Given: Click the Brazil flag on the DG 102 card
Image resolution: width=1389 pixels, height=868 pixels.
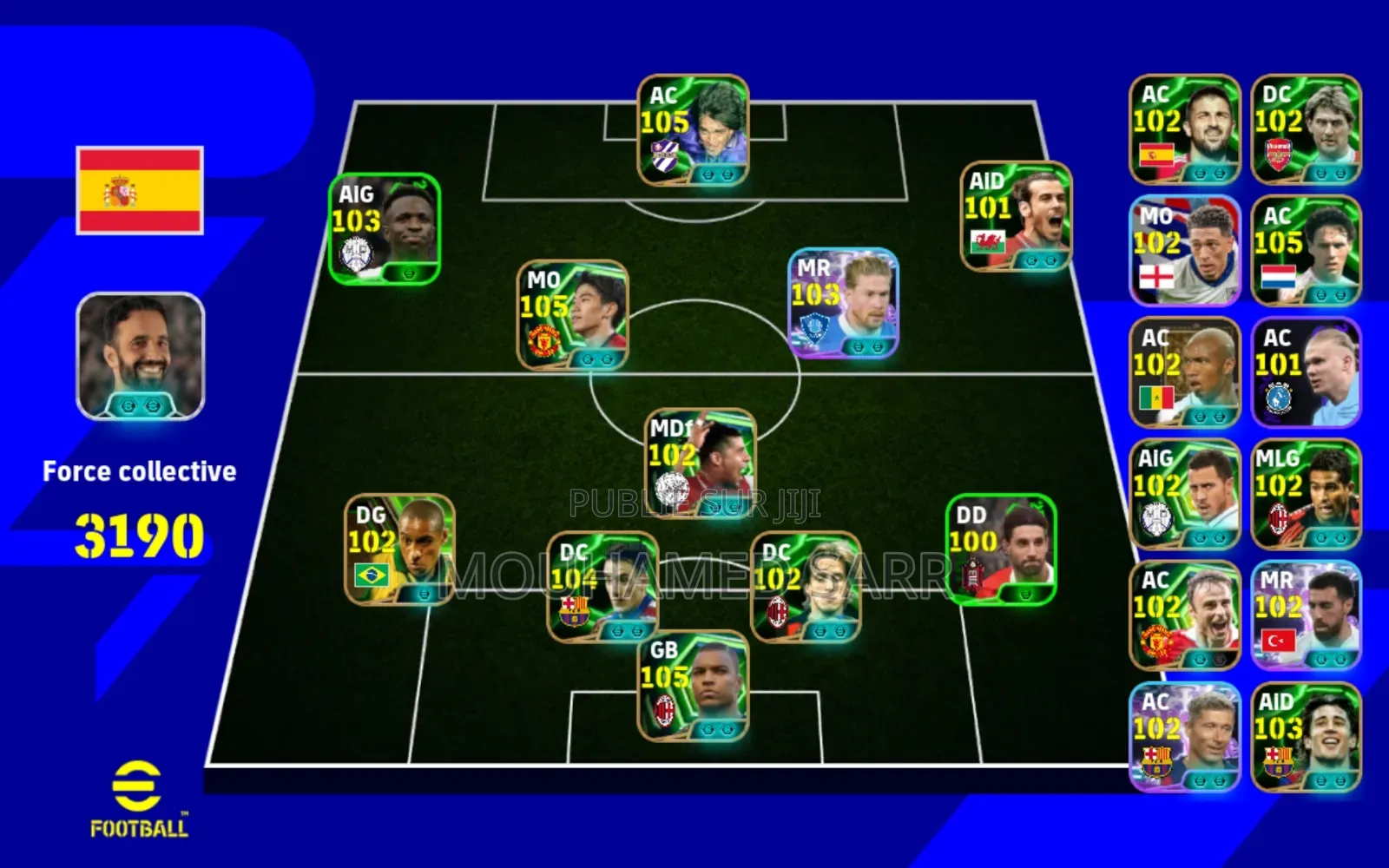Looking at the screenshot, I should pos(372,573).
